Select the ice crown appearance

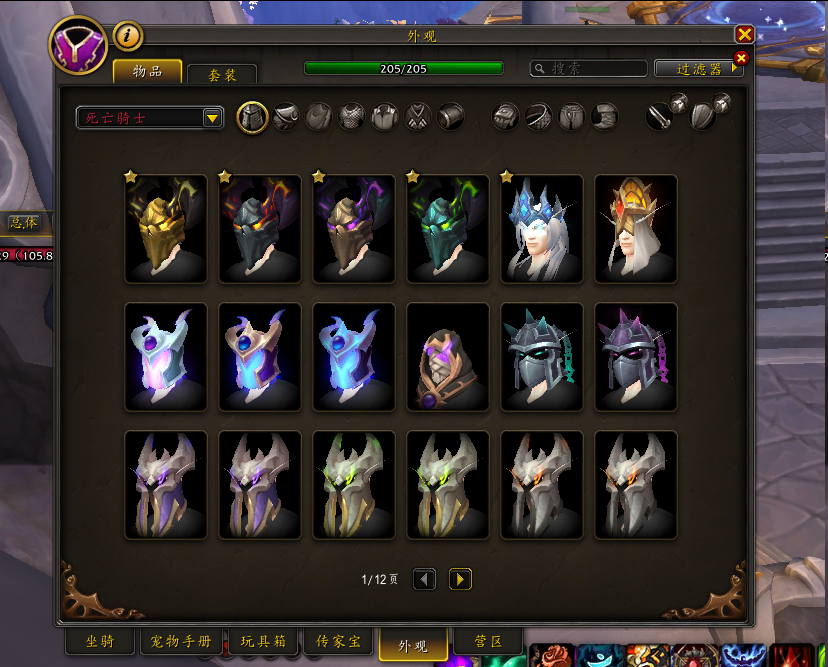tap(542, 229)
